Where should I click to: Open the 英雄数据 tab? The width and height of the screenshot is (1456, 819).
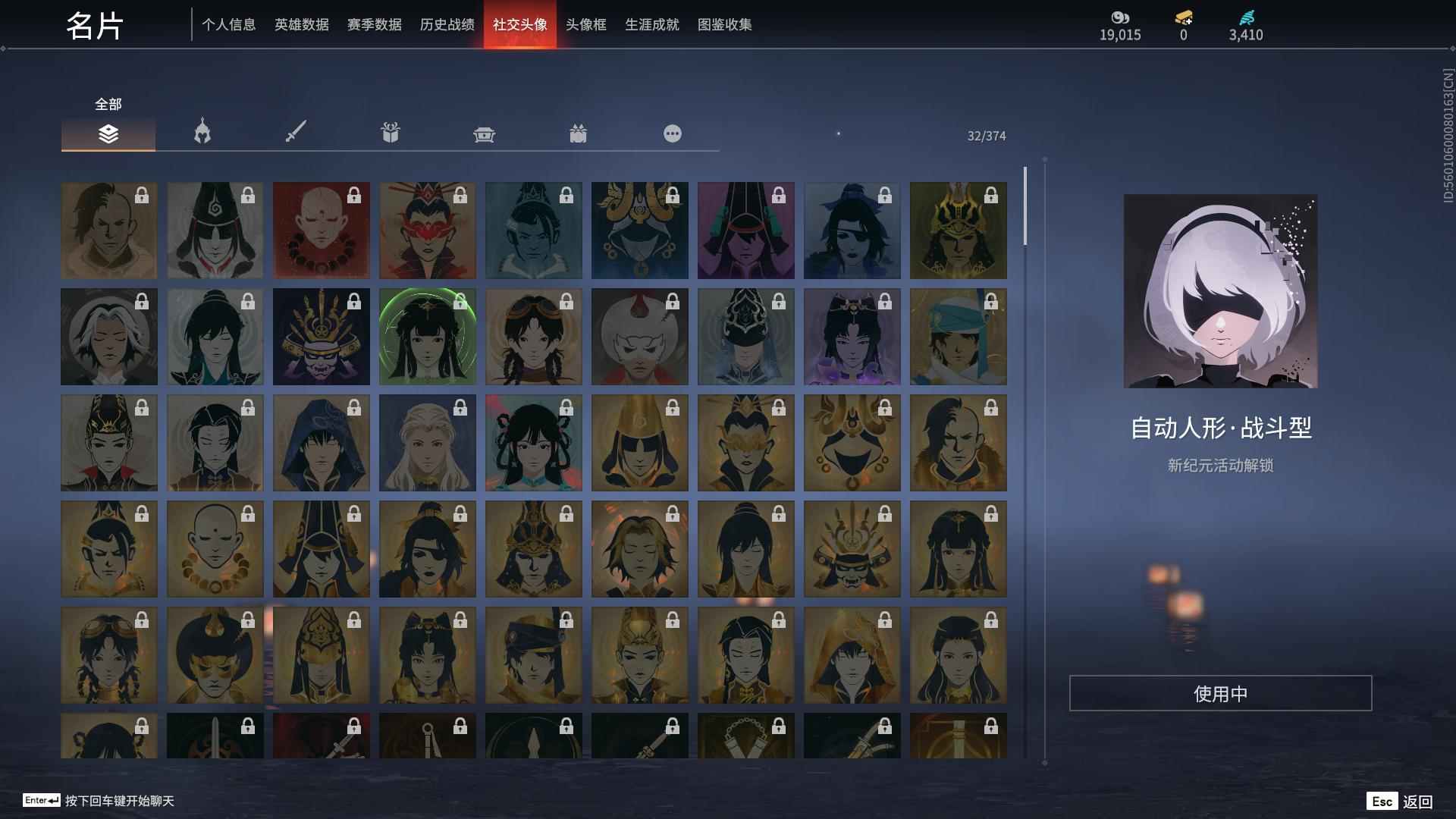pyautogui.click(x=303, y=24)
